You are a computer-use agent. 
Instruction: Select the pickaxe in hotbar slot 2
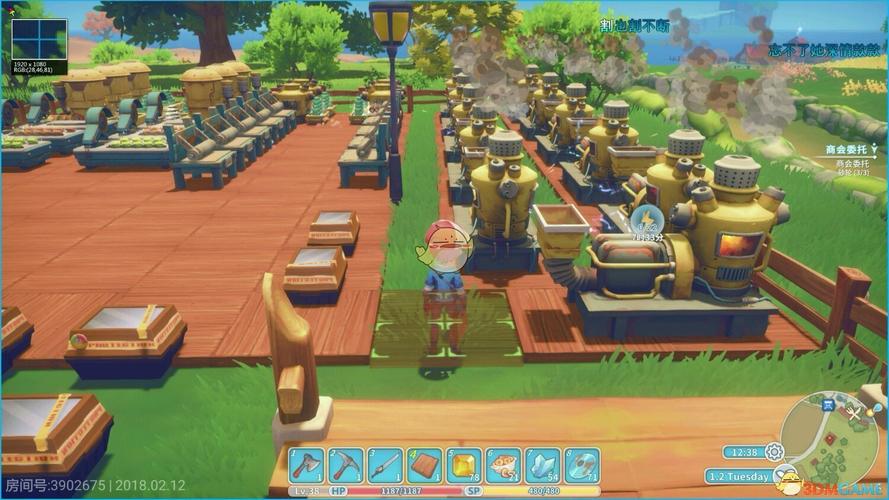(346, 465)
